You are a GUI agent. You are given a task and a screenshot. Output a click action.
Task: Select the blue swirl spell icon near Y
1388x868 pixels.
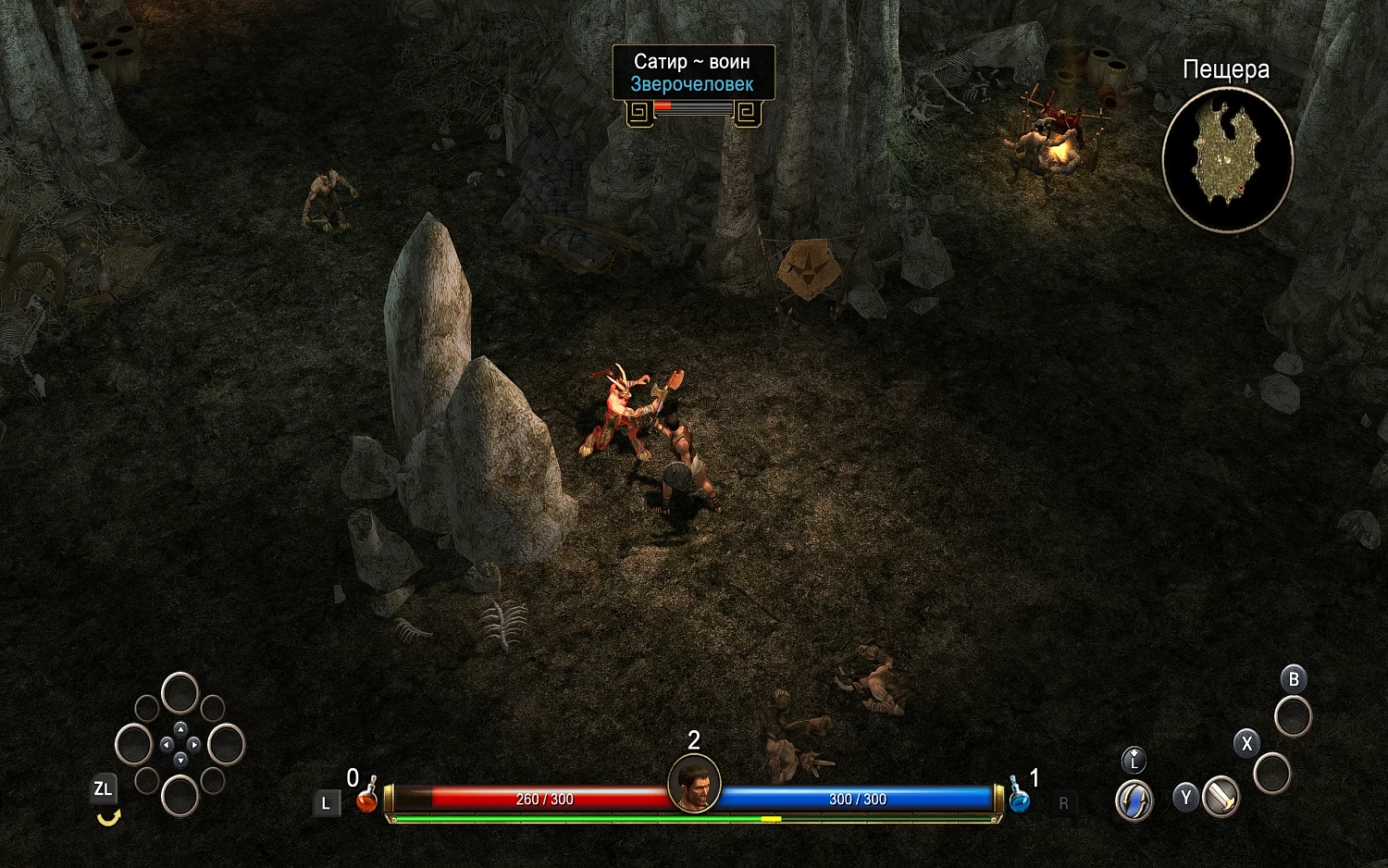[1133, 799]
